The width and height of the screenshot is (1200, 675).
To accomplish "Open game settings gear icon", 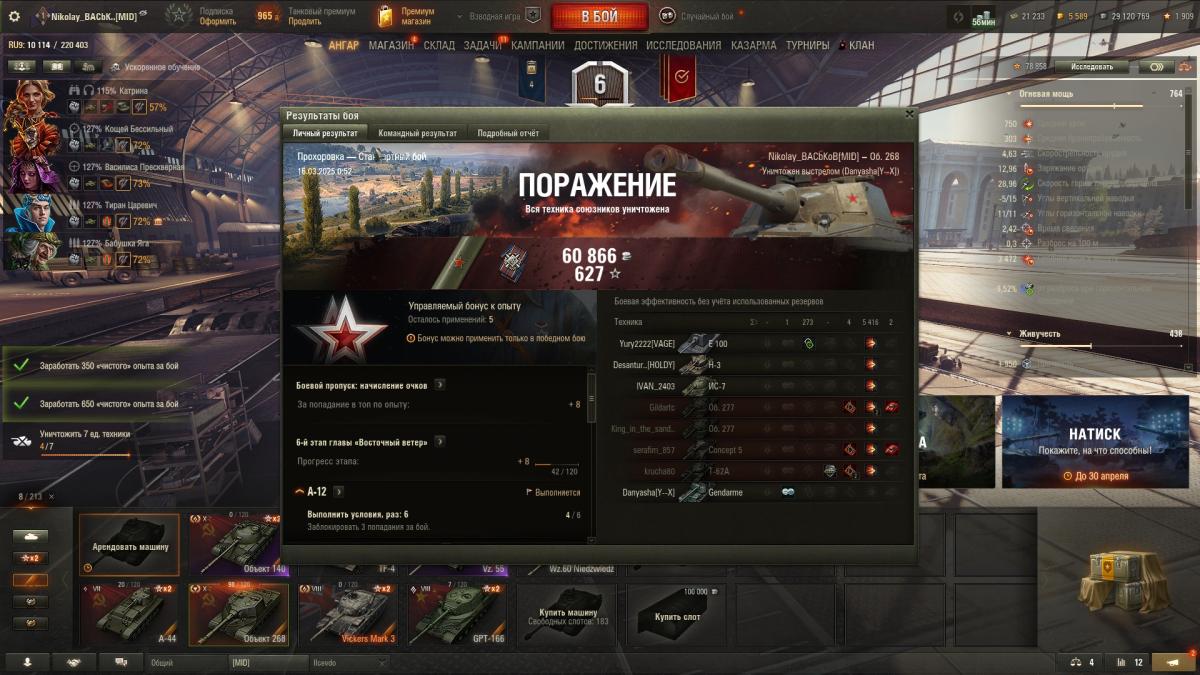I will tap(14, 16).
